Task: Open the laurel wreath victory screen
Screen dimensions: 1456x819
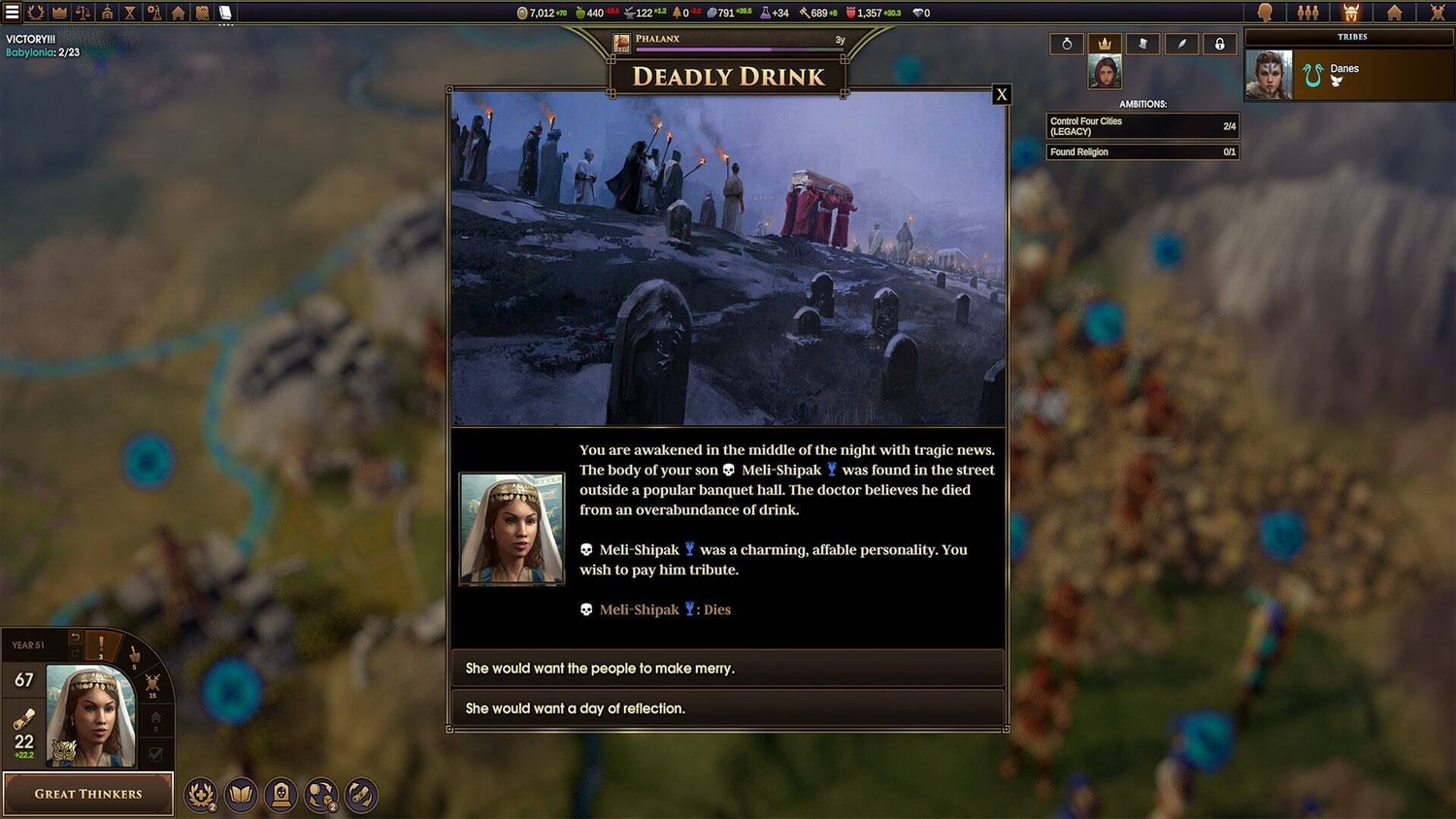Action: click(36, 13)
